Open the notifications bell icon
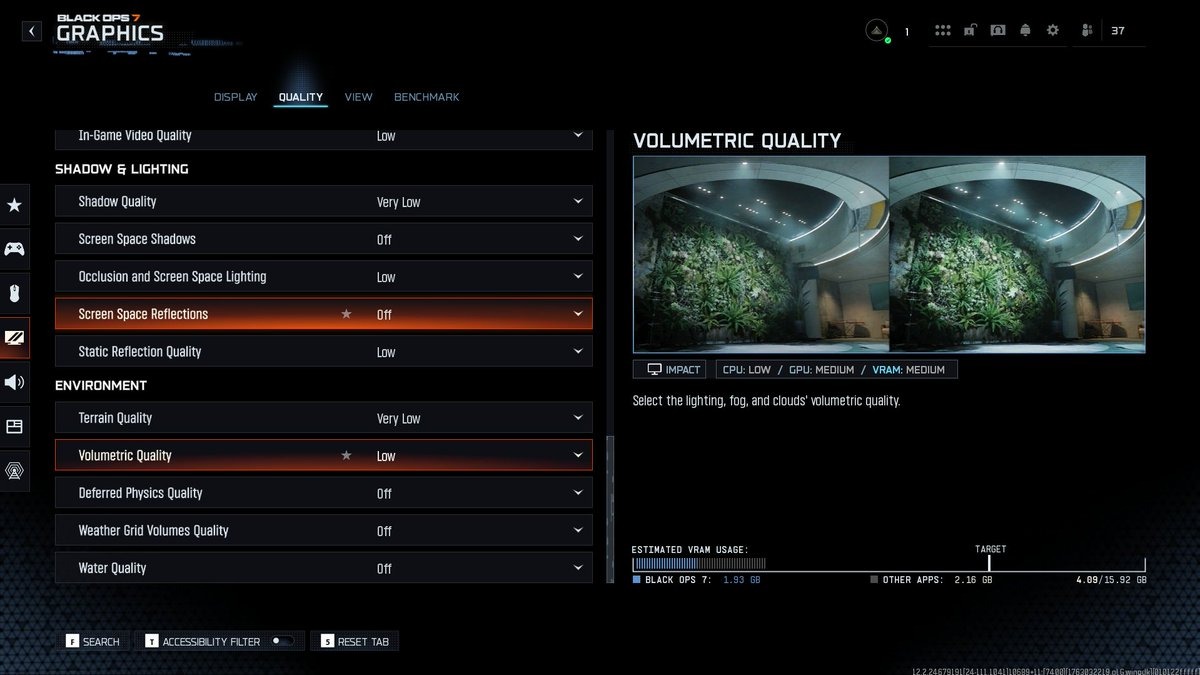 [1024, 31]
